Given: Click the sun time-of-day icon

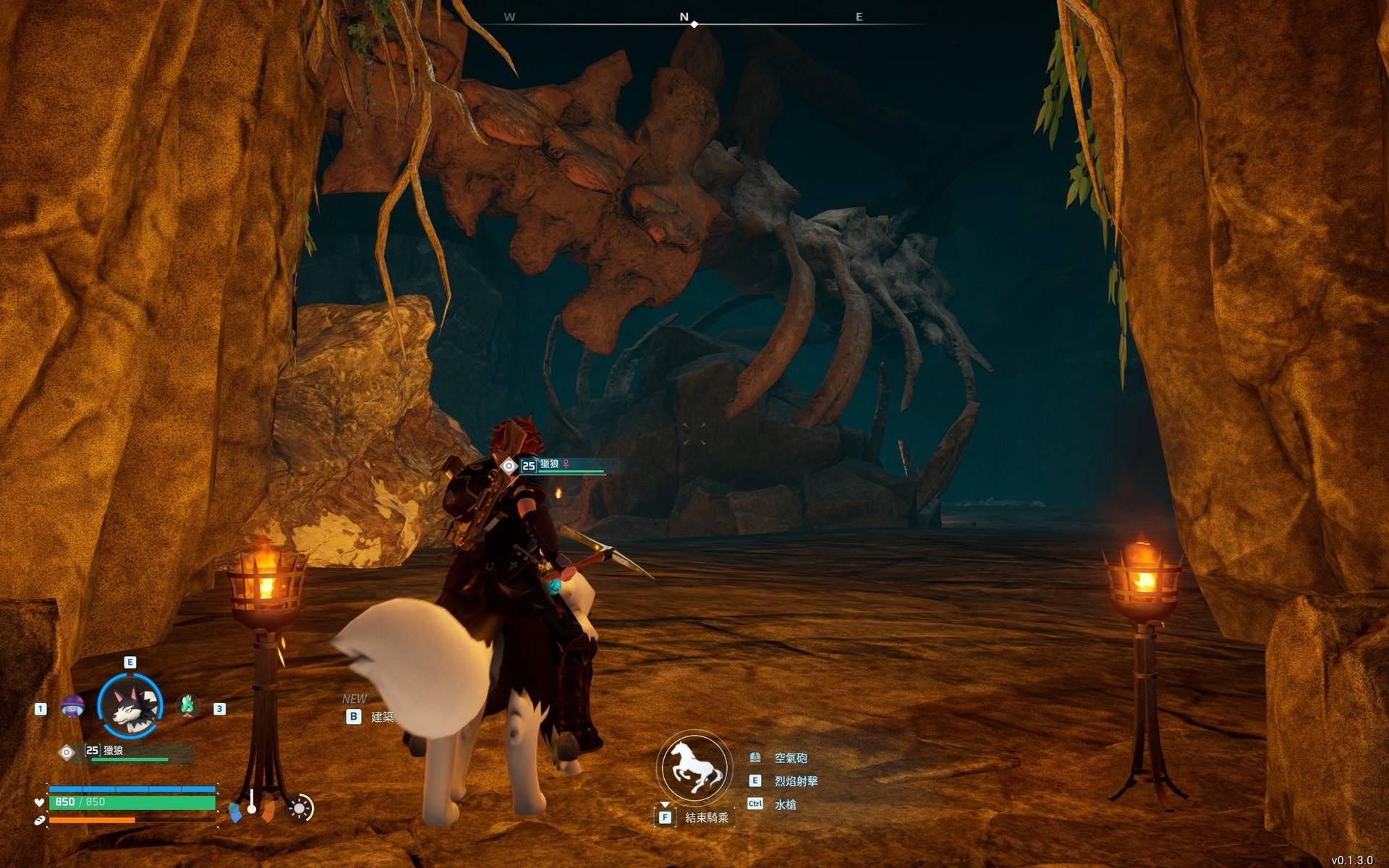Looking at the screenshot, I should click(300, 808).
